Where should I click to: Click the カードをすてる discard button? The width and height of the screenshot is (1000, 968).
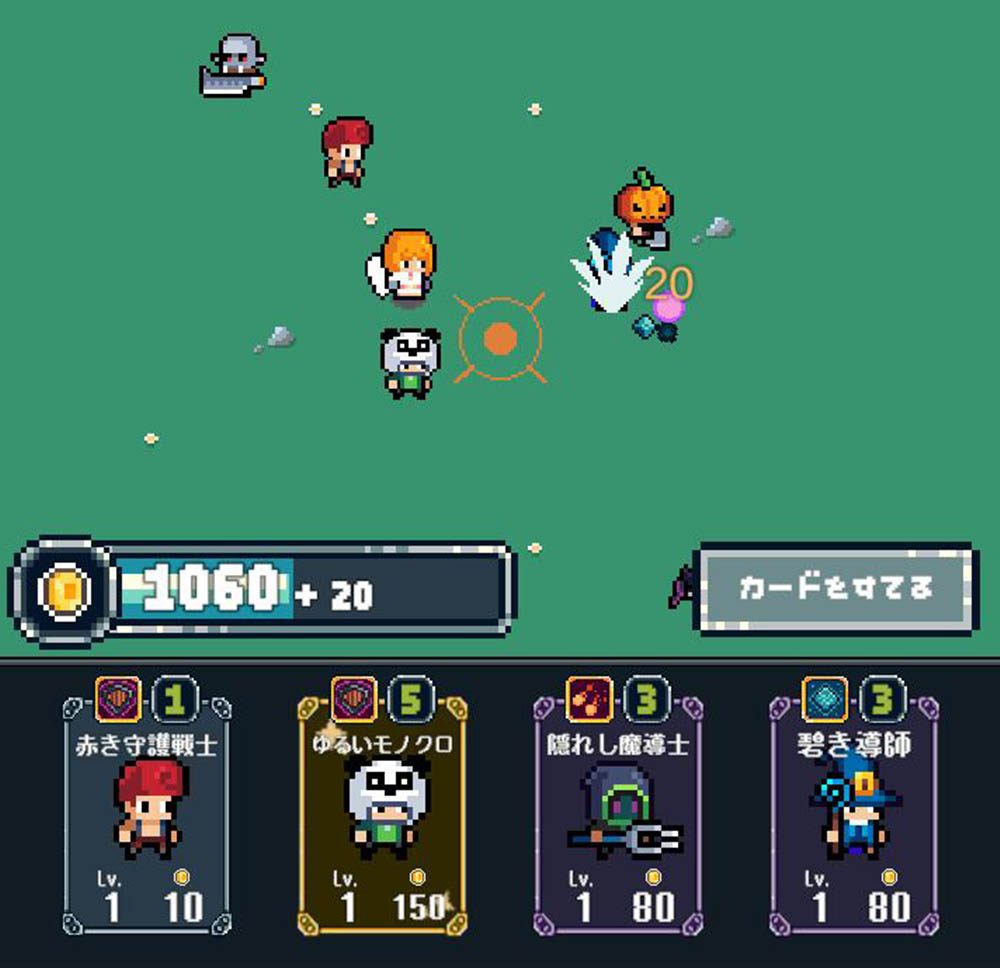(835, 588)
